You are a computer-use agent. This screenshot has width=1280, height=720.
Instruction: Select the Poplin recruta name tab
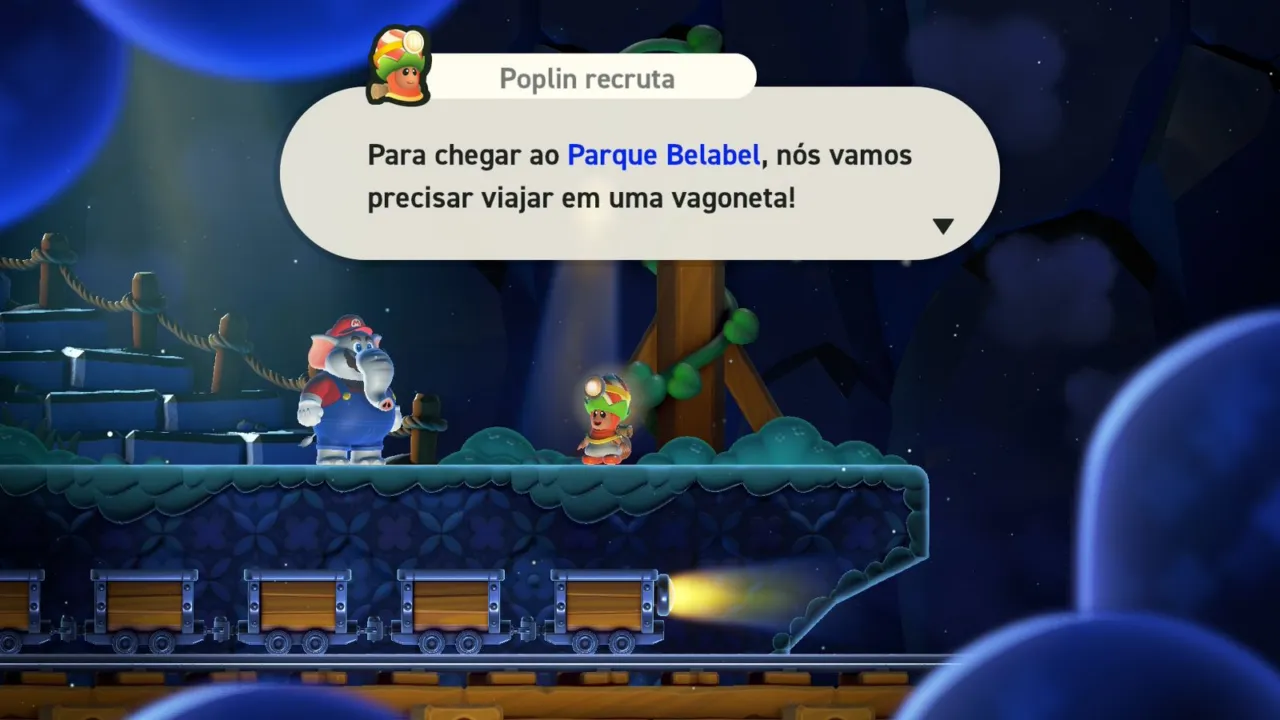click(x=585, y=78)
